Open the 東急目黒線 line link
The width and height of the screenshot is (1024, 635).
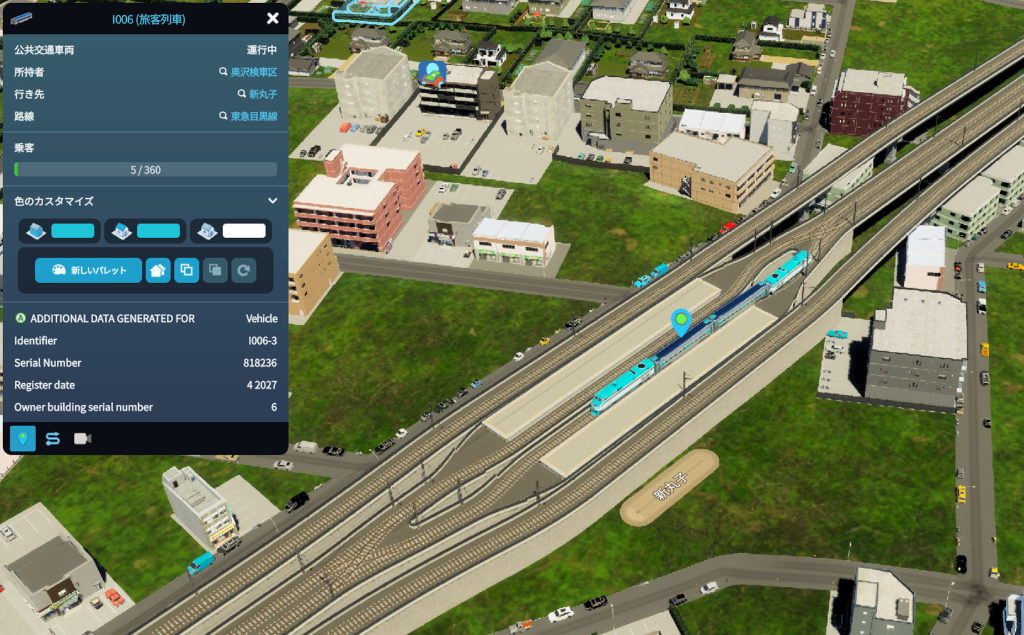tap(253, 116)
